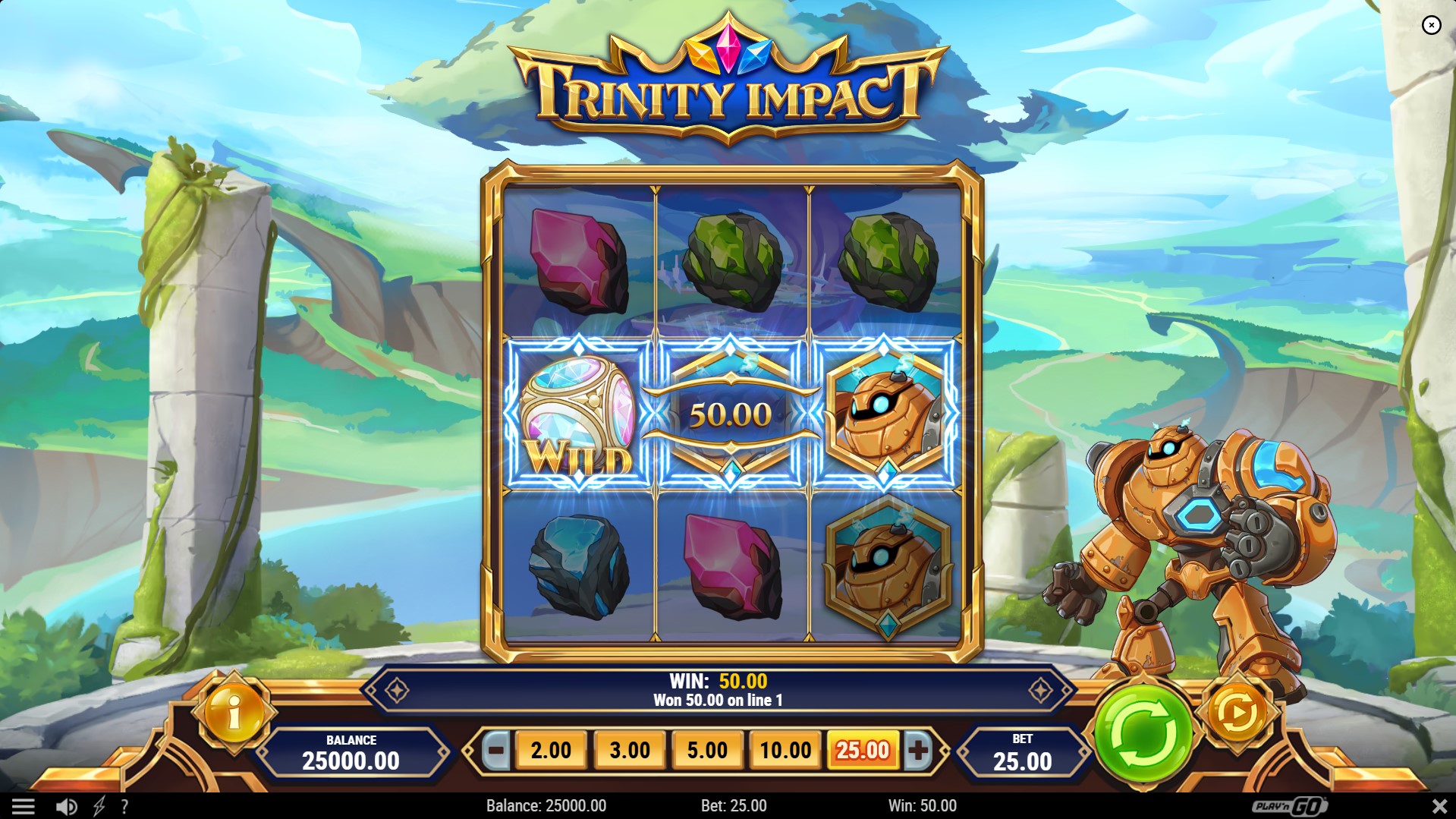The height and width of the screenshot is (819, 1456).
Task: Increase the bet with the plus button
Action: point(918,750)
